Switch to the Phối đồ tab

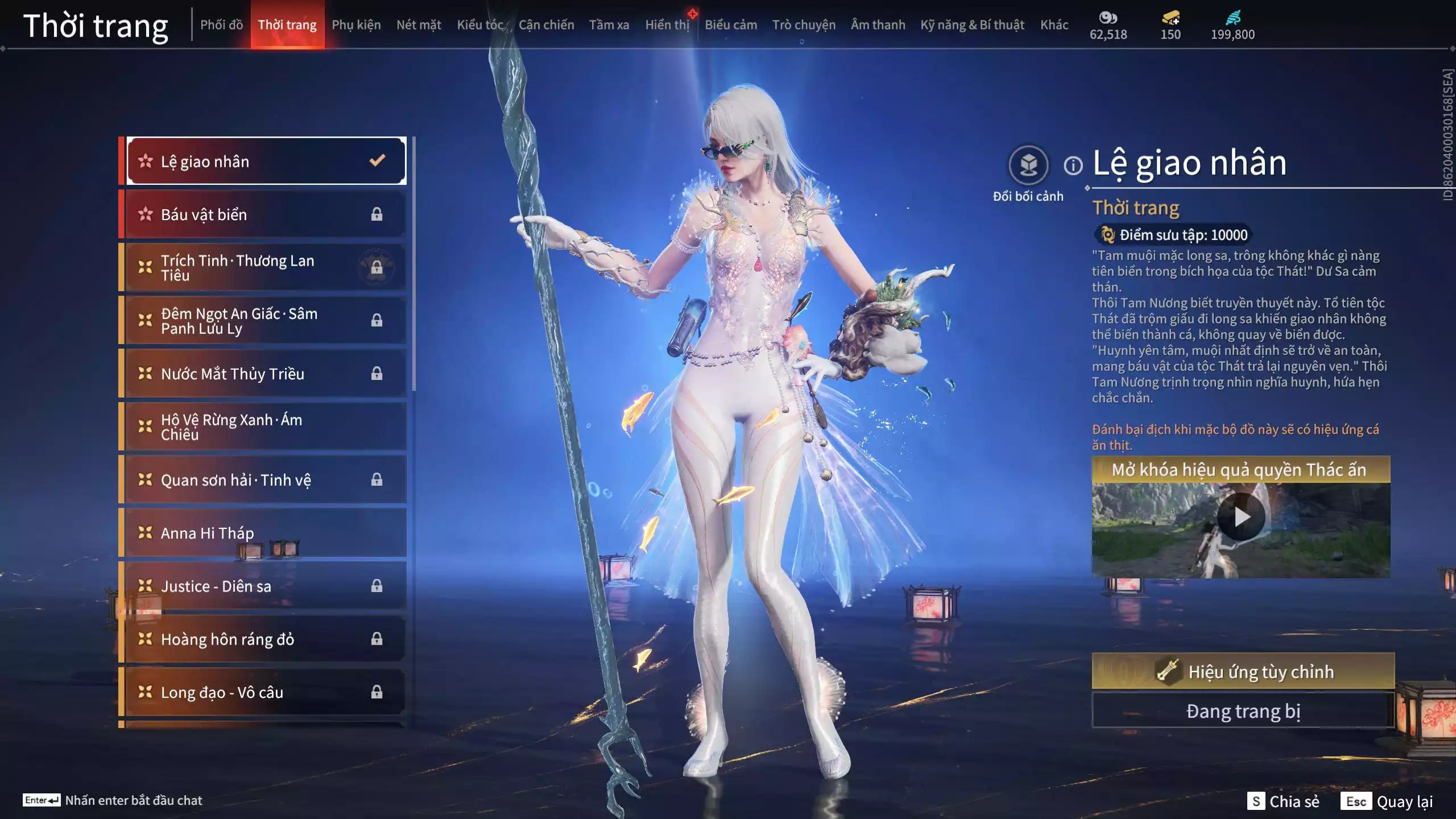[x=221, y=25]
